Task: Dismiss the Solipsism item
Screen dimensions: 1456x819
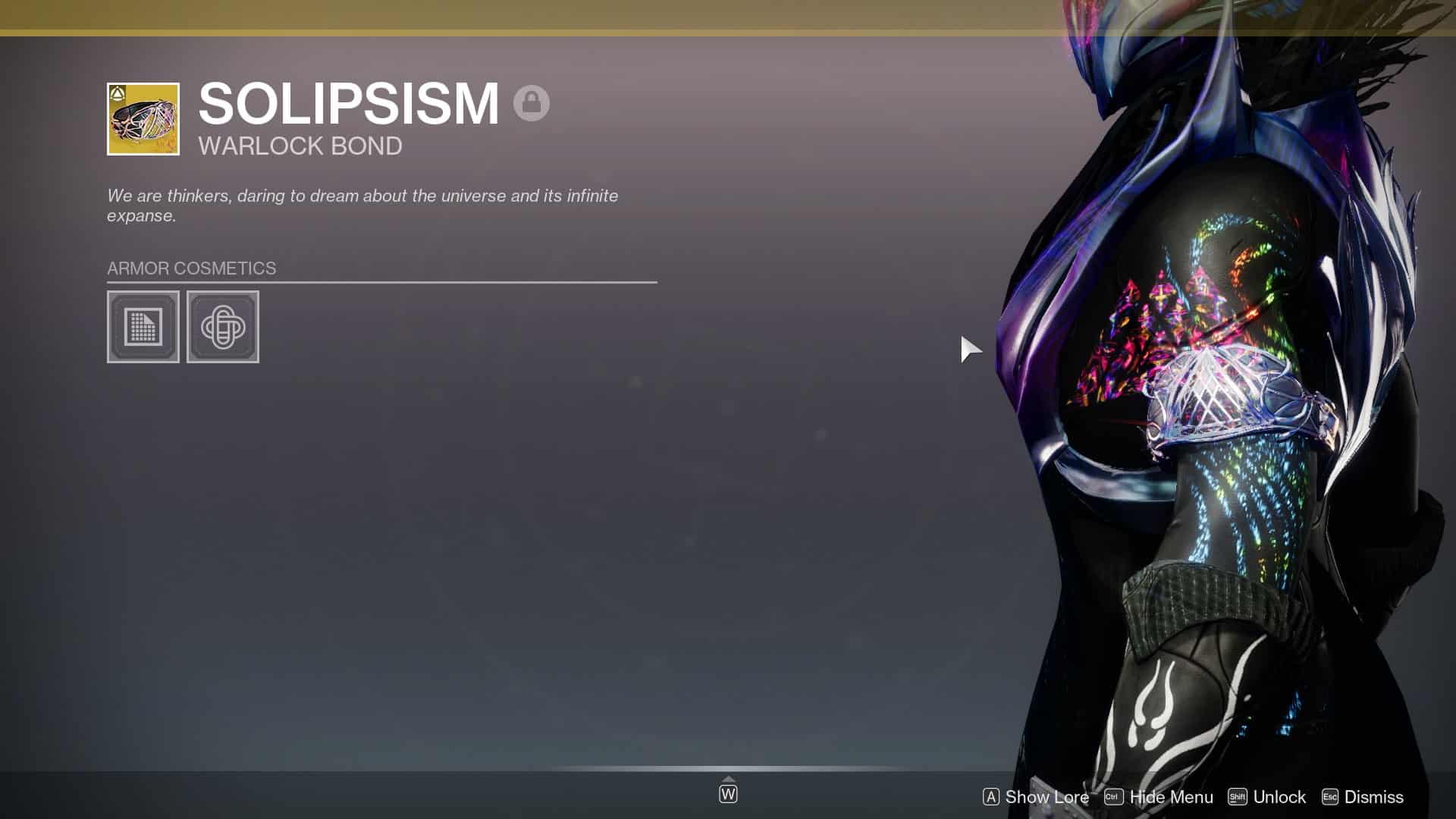Action: point(1374,797)
